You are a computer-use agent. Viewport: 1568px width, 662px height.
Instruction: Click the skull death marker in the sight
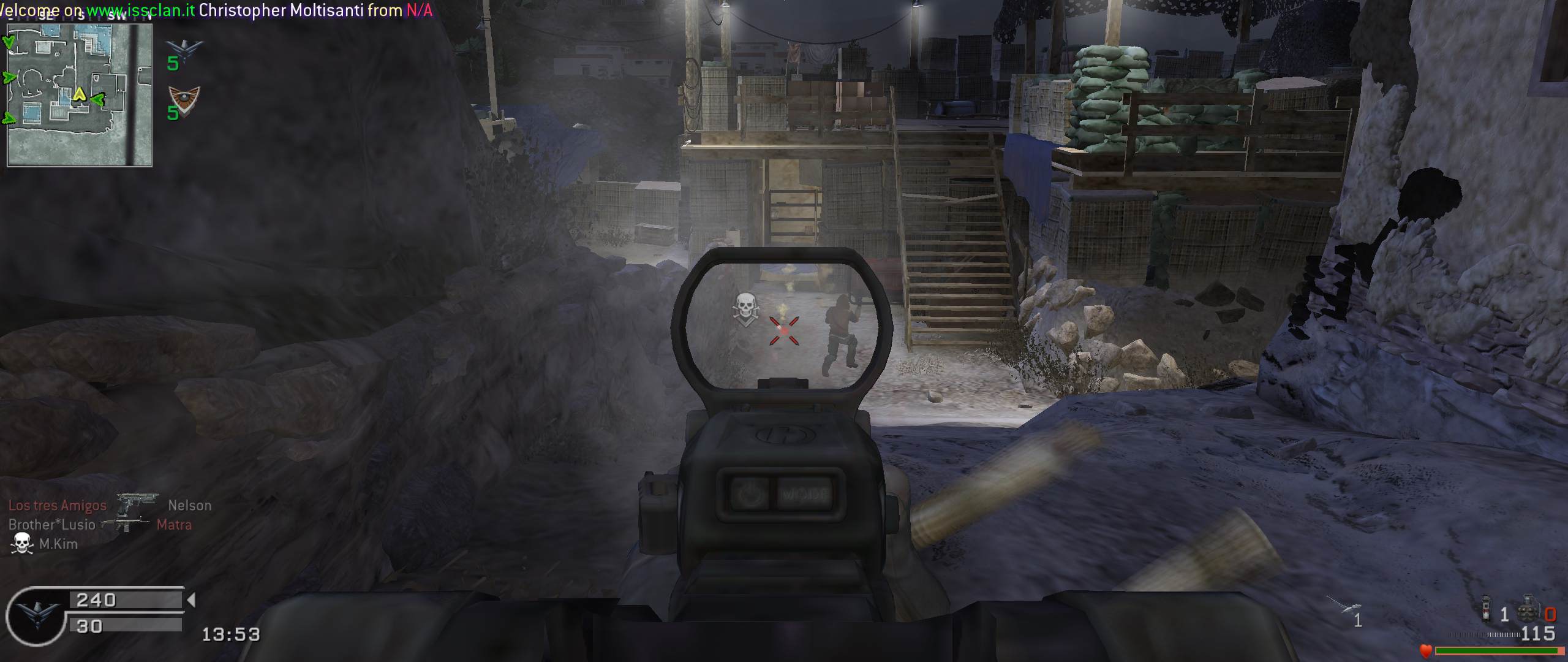[745, 308]
